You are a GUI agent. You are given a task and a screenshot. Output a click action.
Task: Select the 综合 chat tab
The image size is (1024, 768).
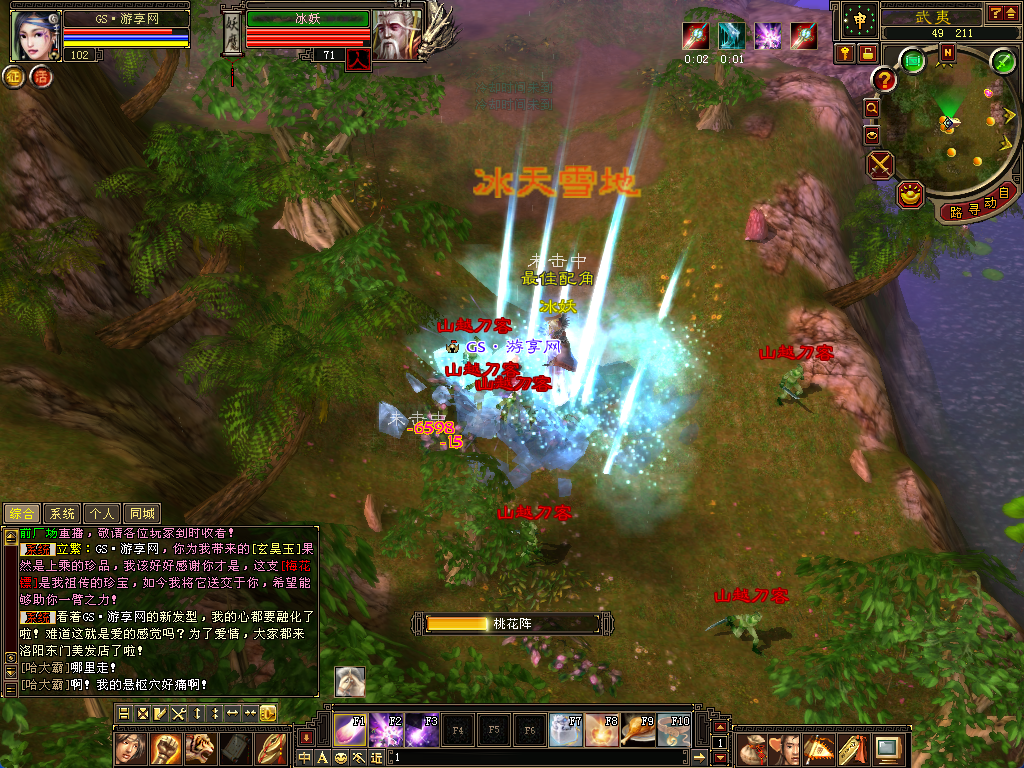tap(22, 513)
